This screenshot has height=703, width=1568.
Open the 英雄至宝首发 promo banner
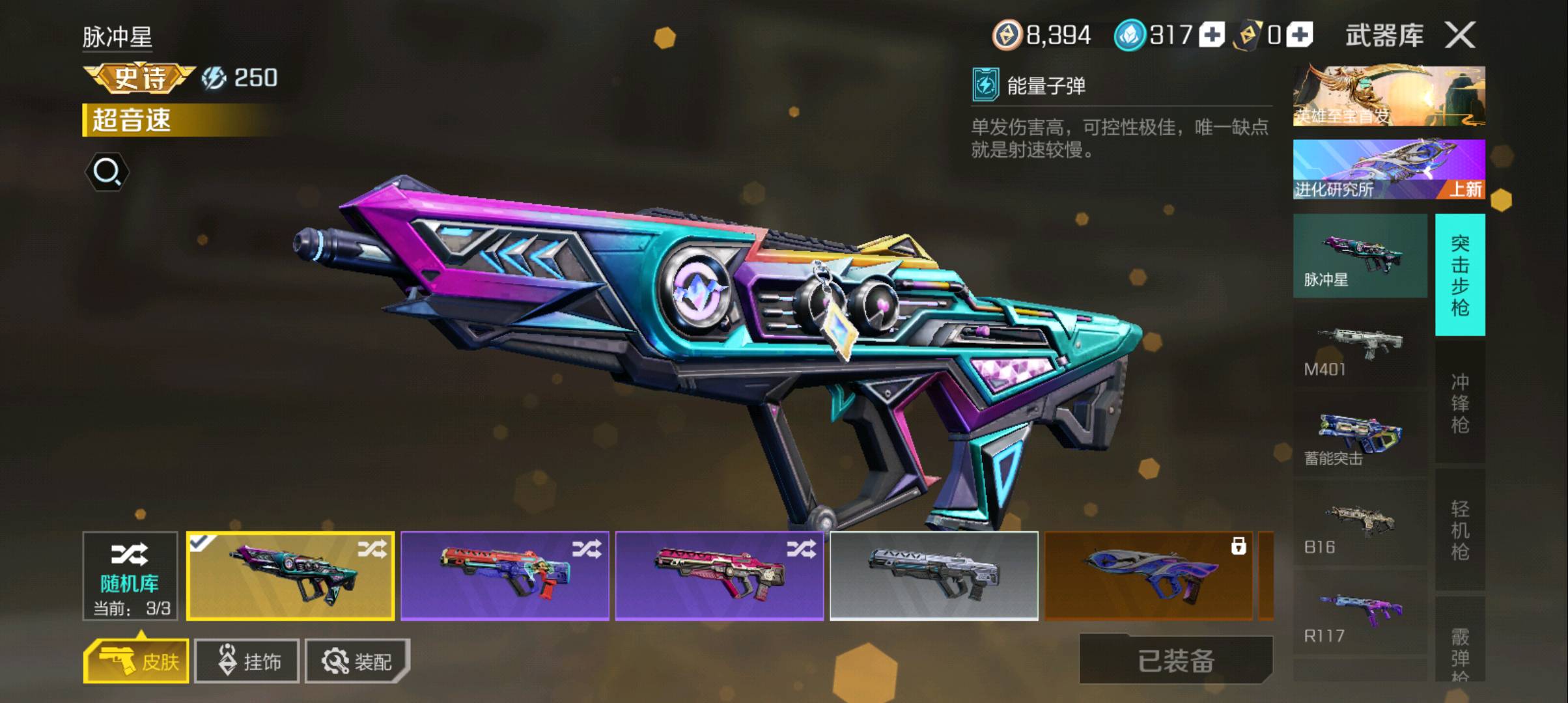(x=1389, y=96)
